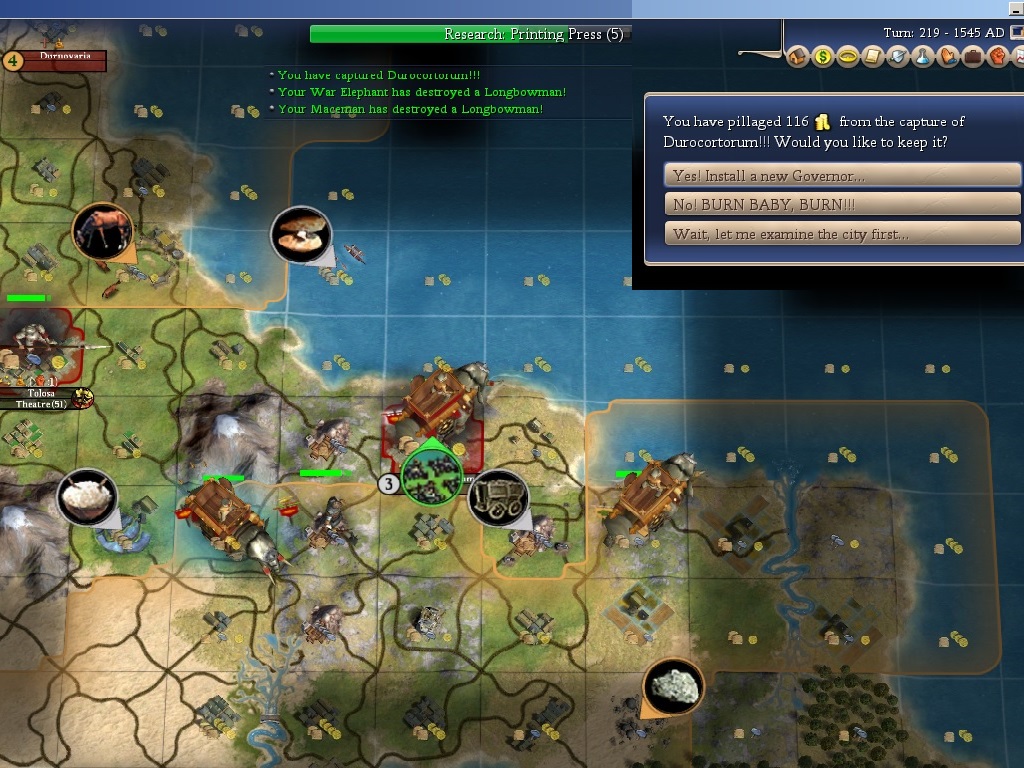Select 'No! BURN BABY, BURN!!!' option
The height and width of the screenshot is (768, 1024).
(x=842, y=205)
